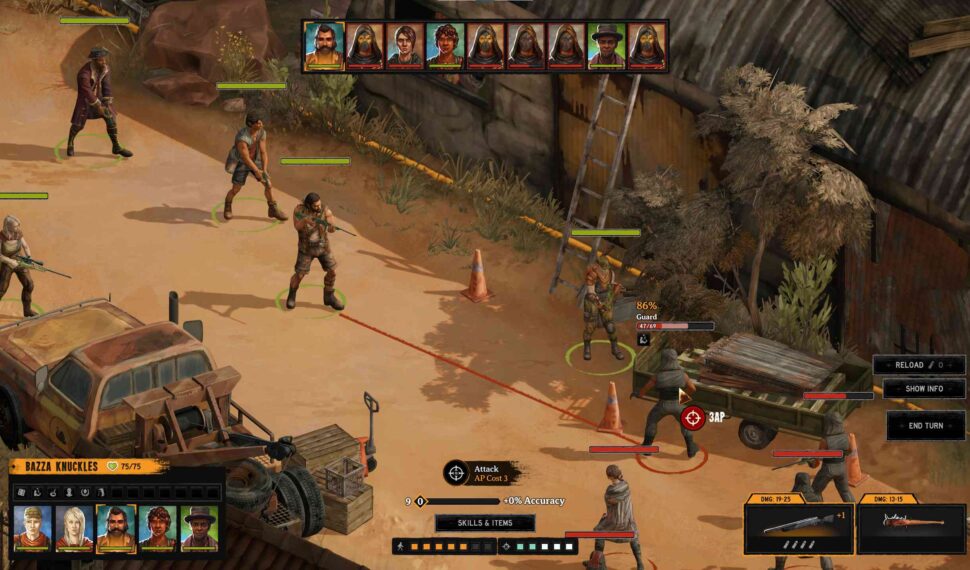Select the hat-wearing man's squad portrait
970x570 pixels.
(x=199, y=527)
